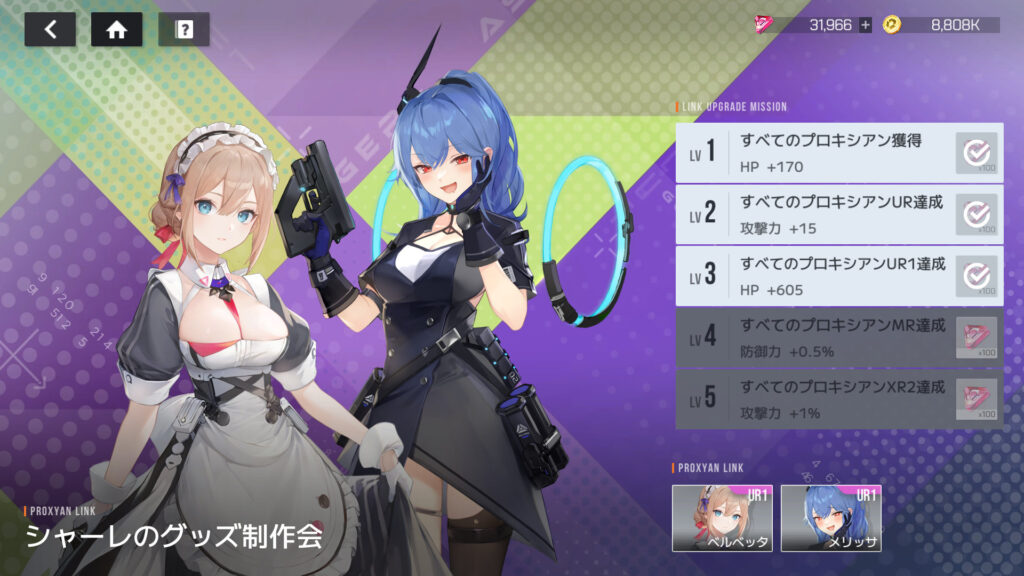Open the メリッサ character portrait

830,518
